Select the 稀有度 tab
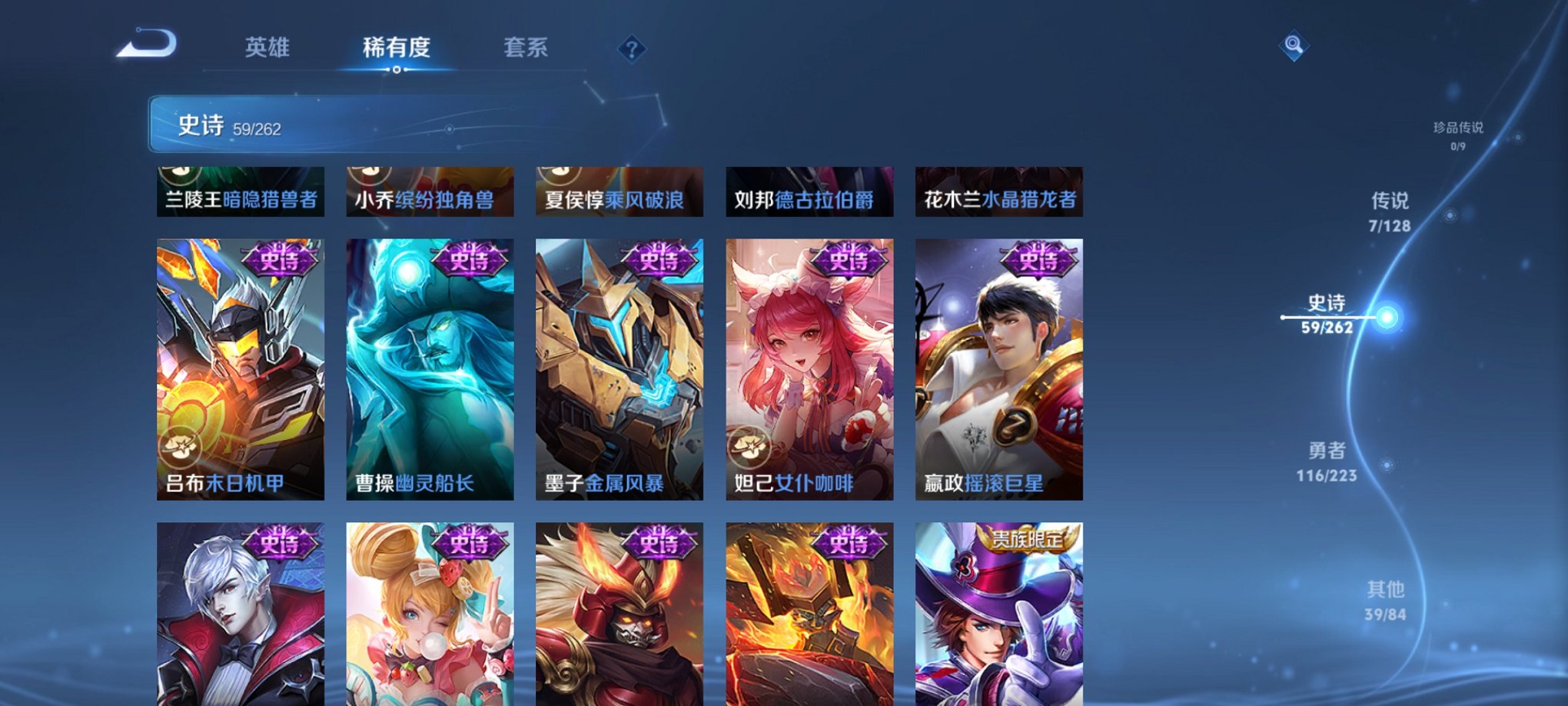 click(395, 48)
